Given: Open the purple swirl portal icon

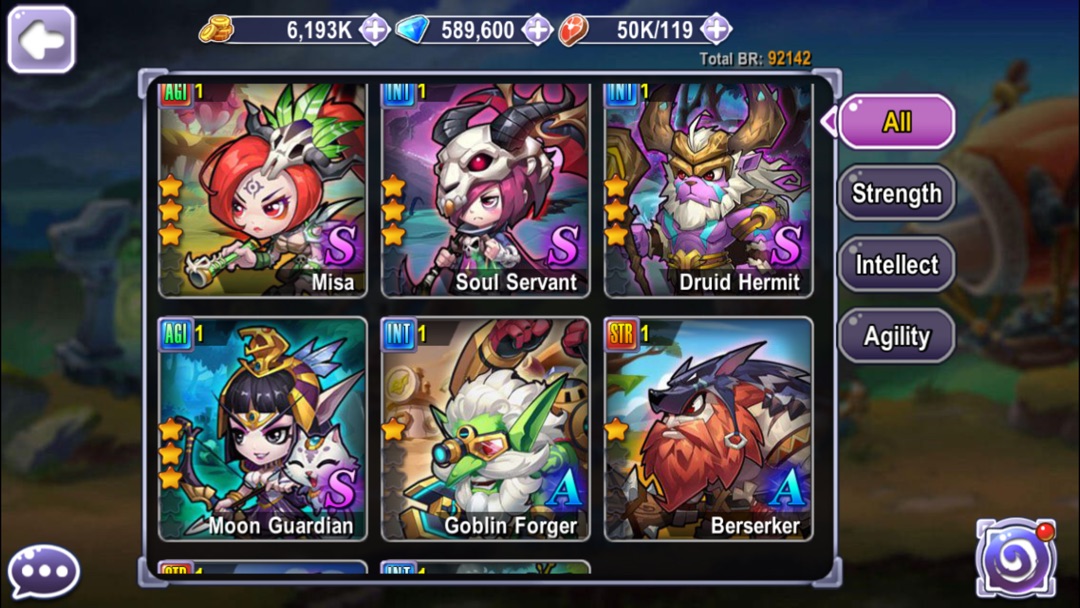Looking at the screenshot, I should pyautogui.click(x=1016, y=559).
